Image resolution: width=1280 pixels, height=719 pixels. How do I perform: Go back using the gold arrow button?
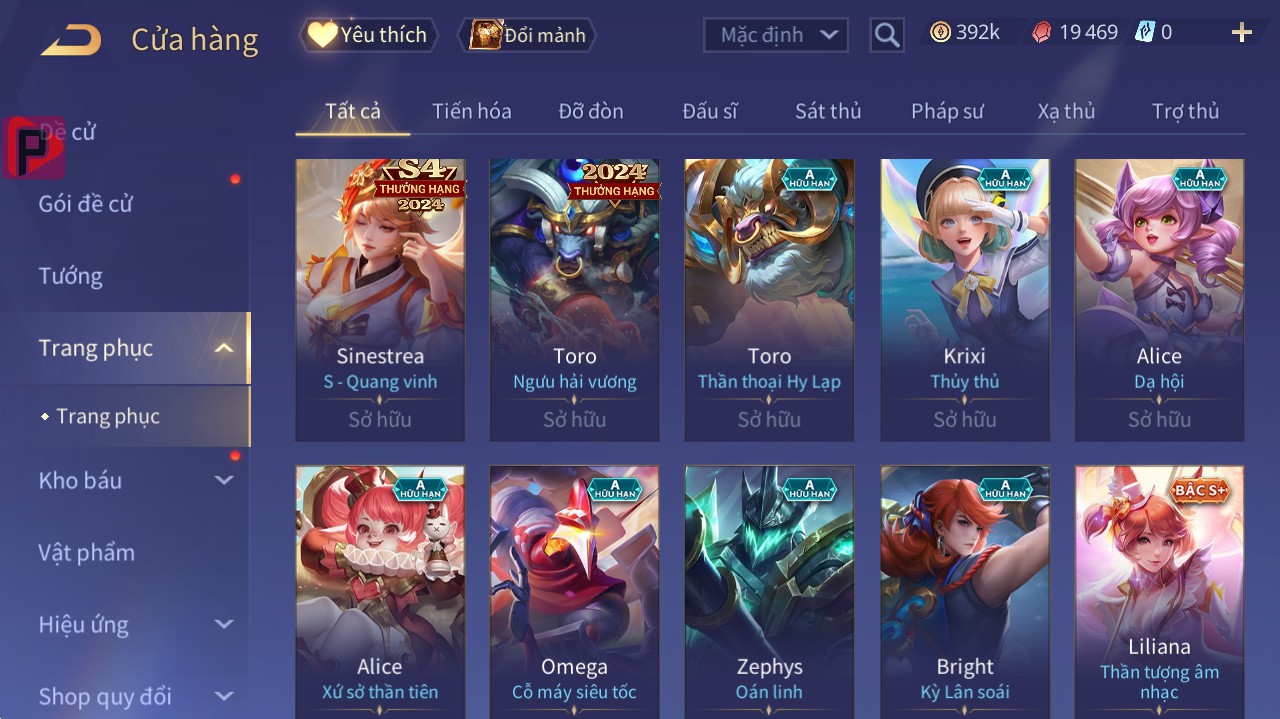coord(71,40)
